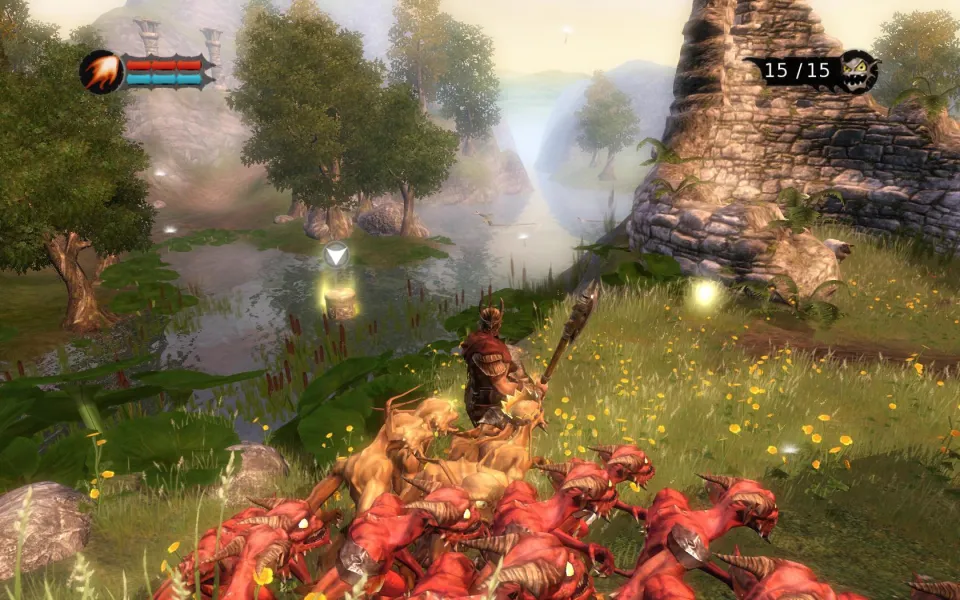Select the fireball spell icon
This screenshot has width=960, height=600.
pos(101,72)
